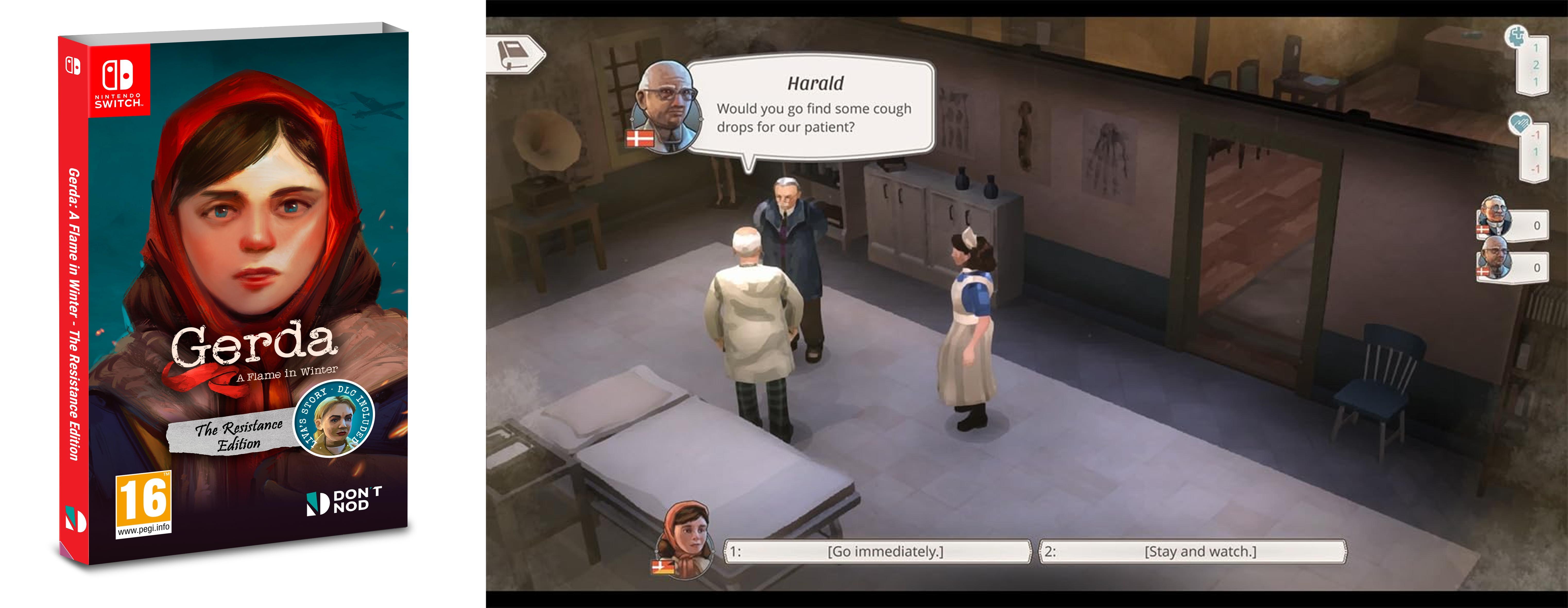Image resolution: width=1568 pixels, height=608 pixels.
Task: Click the relationship score counter showing 0
Action: click(1536, 224)
